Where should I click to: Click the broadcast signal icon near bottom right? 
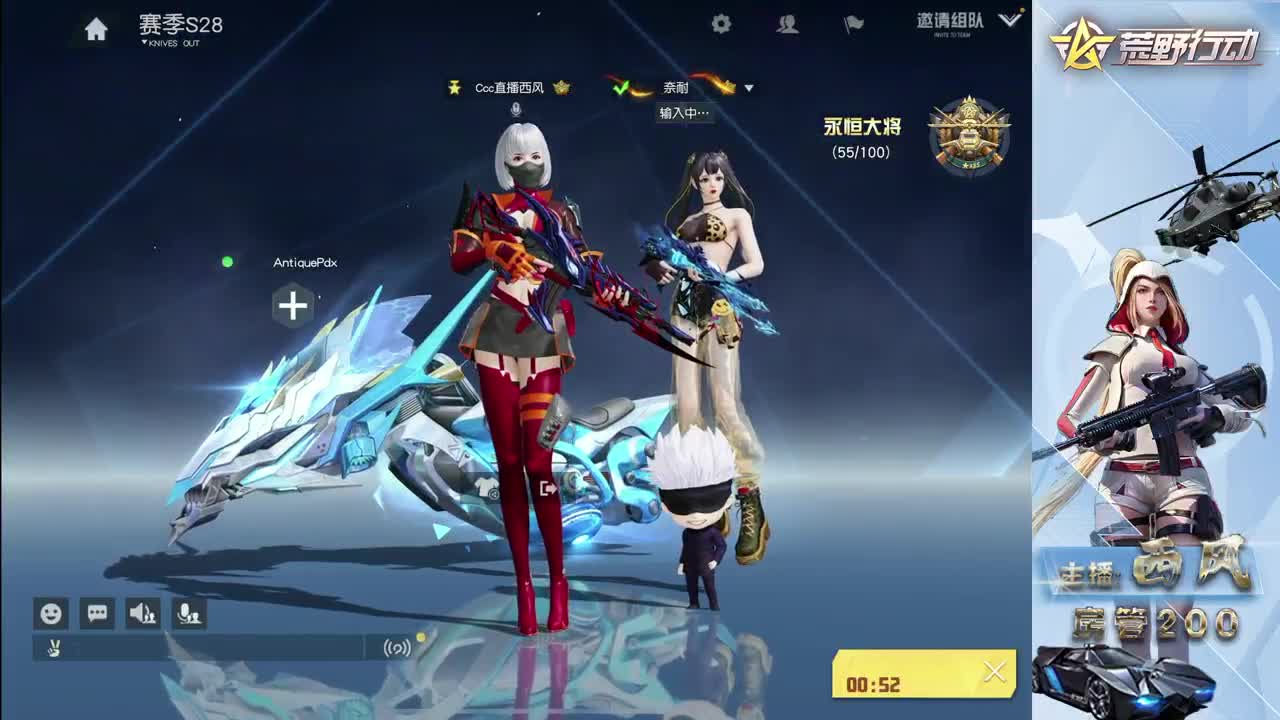(395, 647)
